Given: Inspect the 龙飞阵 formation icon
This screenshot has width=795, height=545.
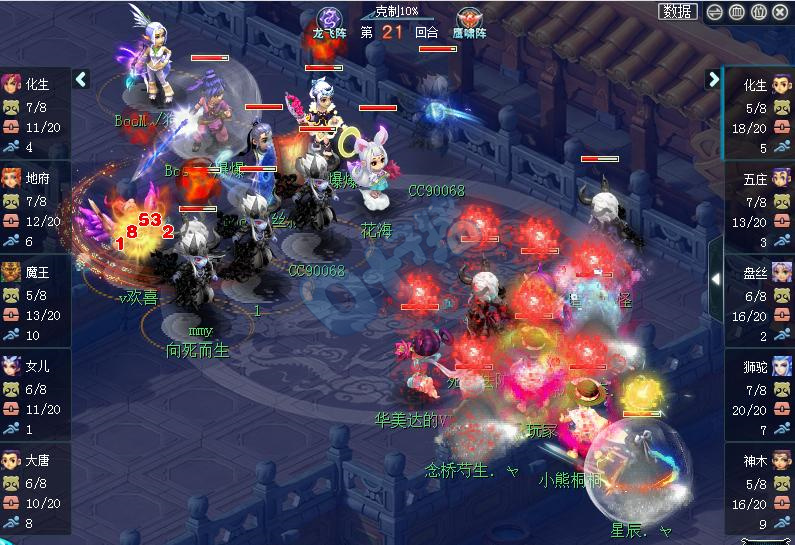Looking at the screenshot, I should pos(329,20).
